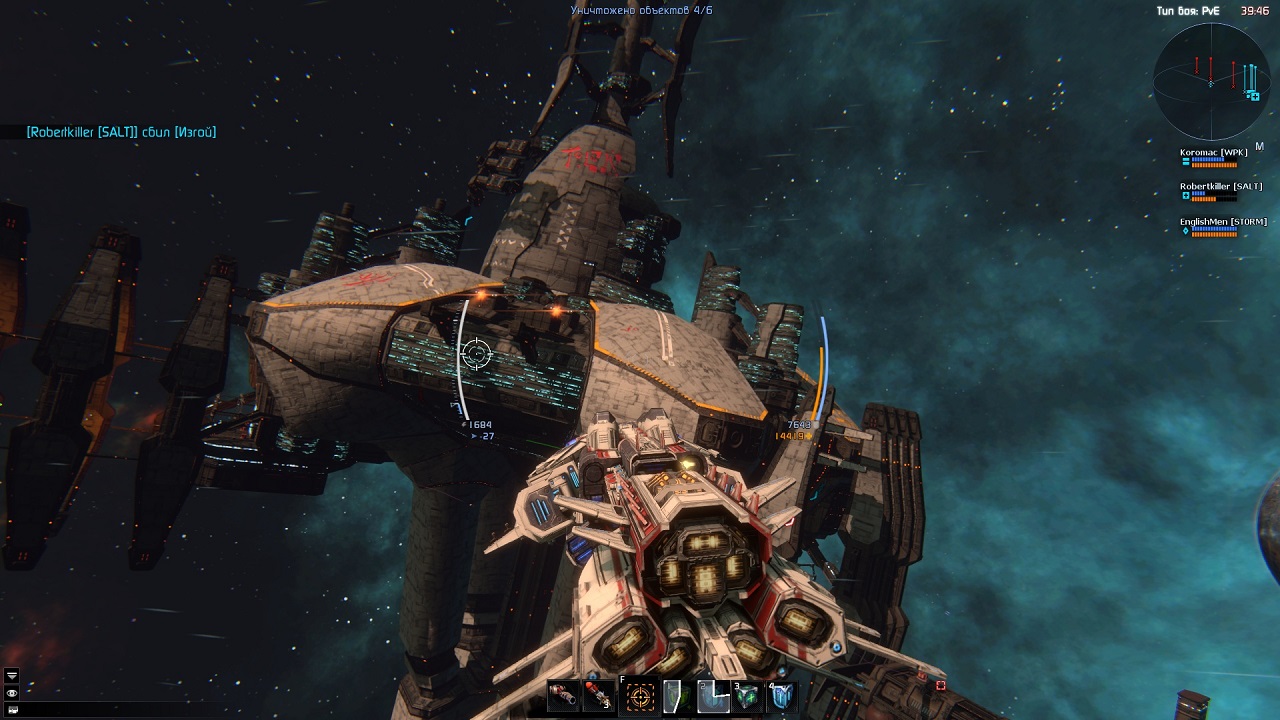Collapse the chat with the down-arrow button
Image resolution: width=1280 pixels, height=720 pixels.
[x=11, y=677]
